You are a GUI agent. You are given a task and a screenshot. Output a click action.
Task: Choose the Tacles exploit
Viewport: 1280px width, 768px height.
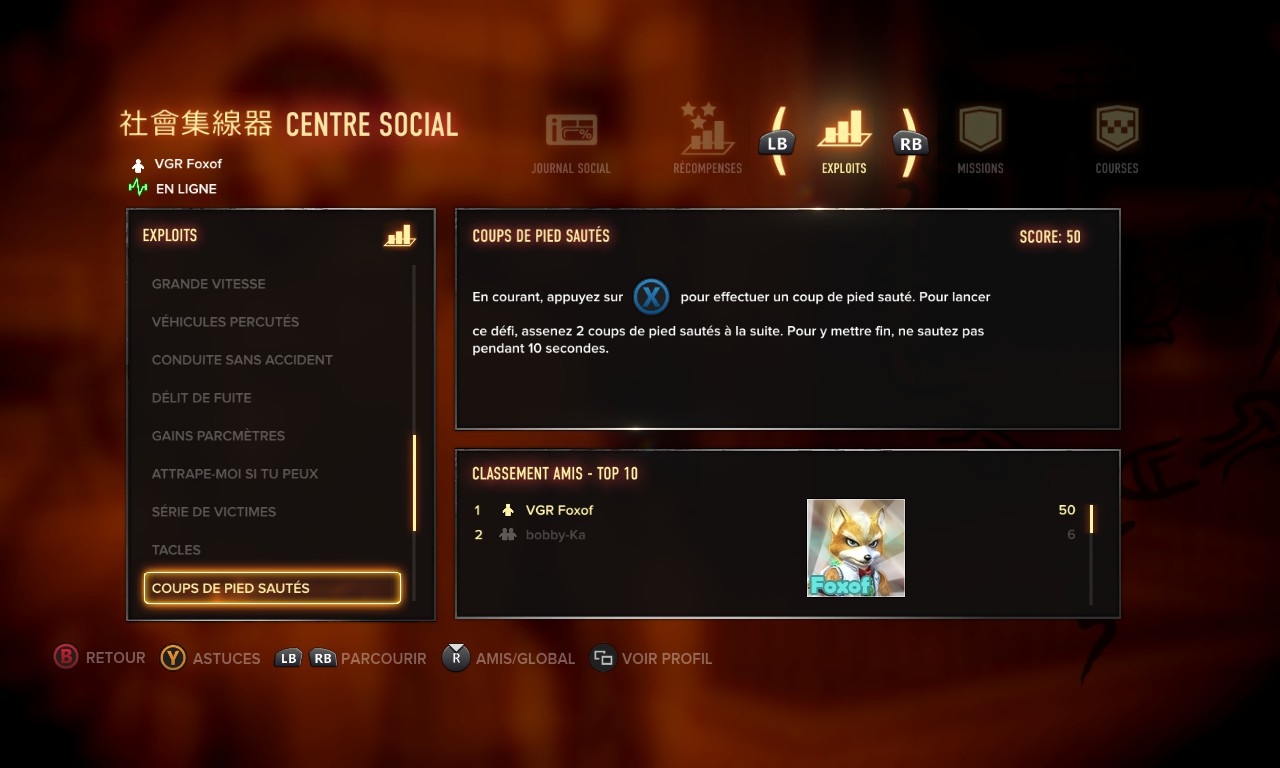click(x=176, y=550)
